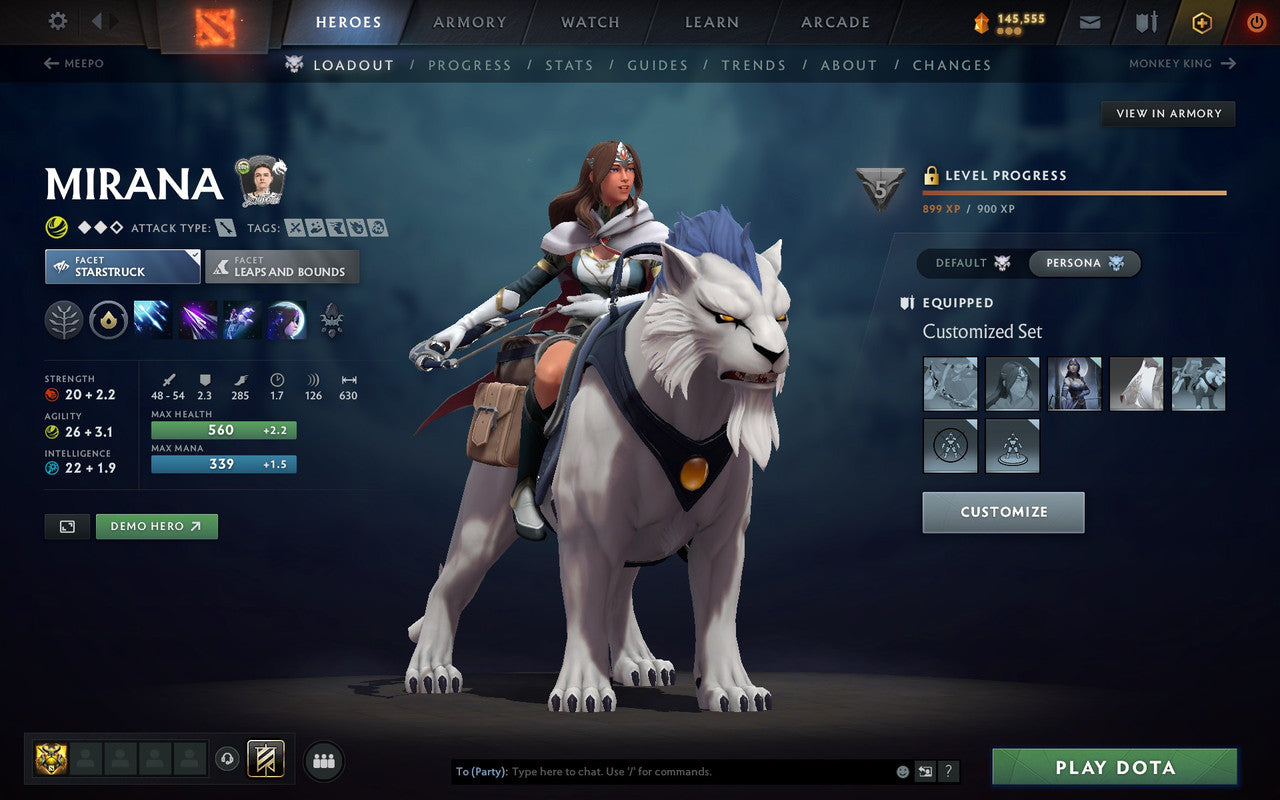1280x800 pixels.
Task: Open the settings gear menu
Action: point(58,21)
